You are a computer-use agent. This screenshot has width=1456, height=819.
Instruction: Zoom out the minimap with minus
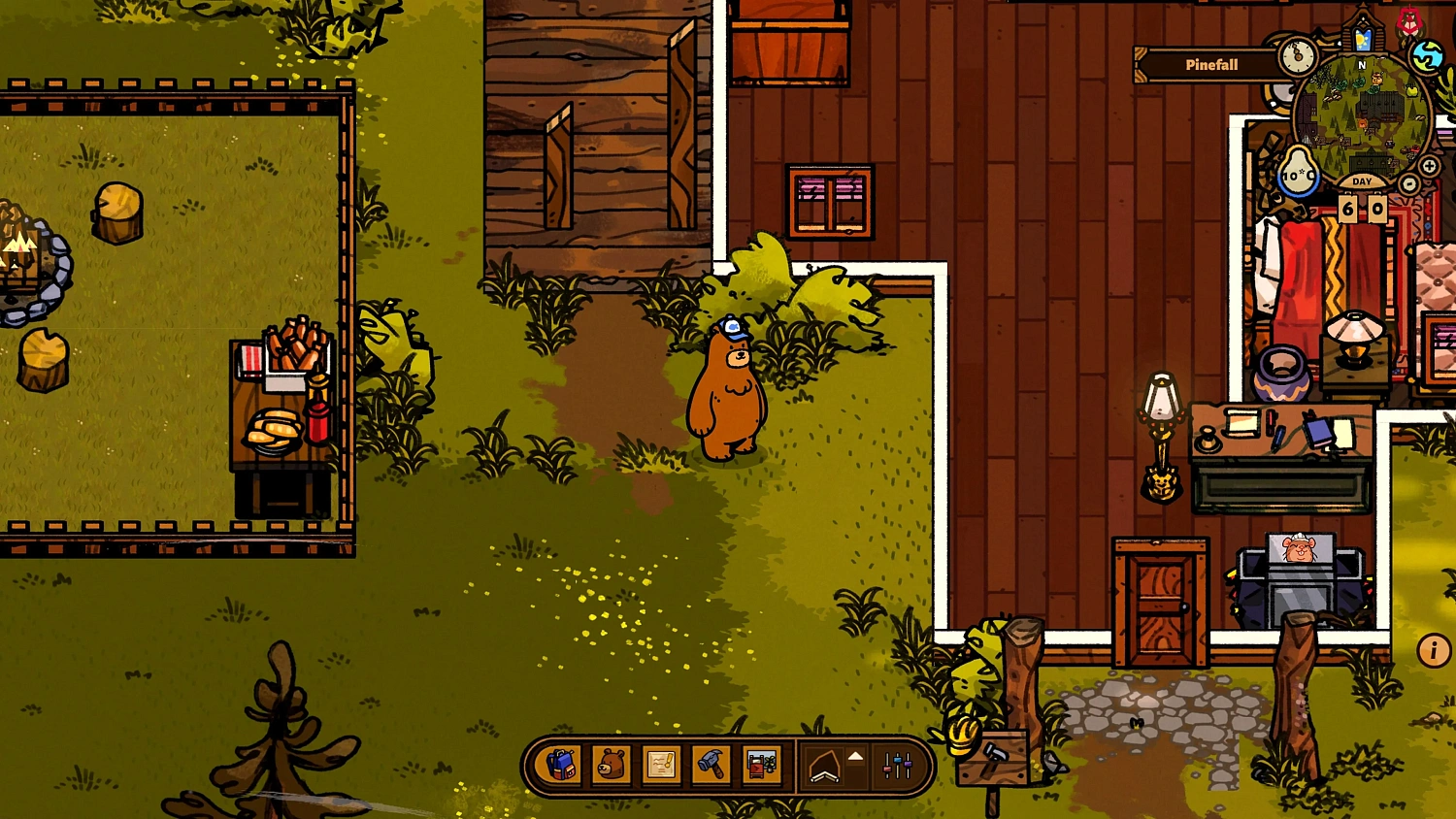click(x=1409, y=184)
